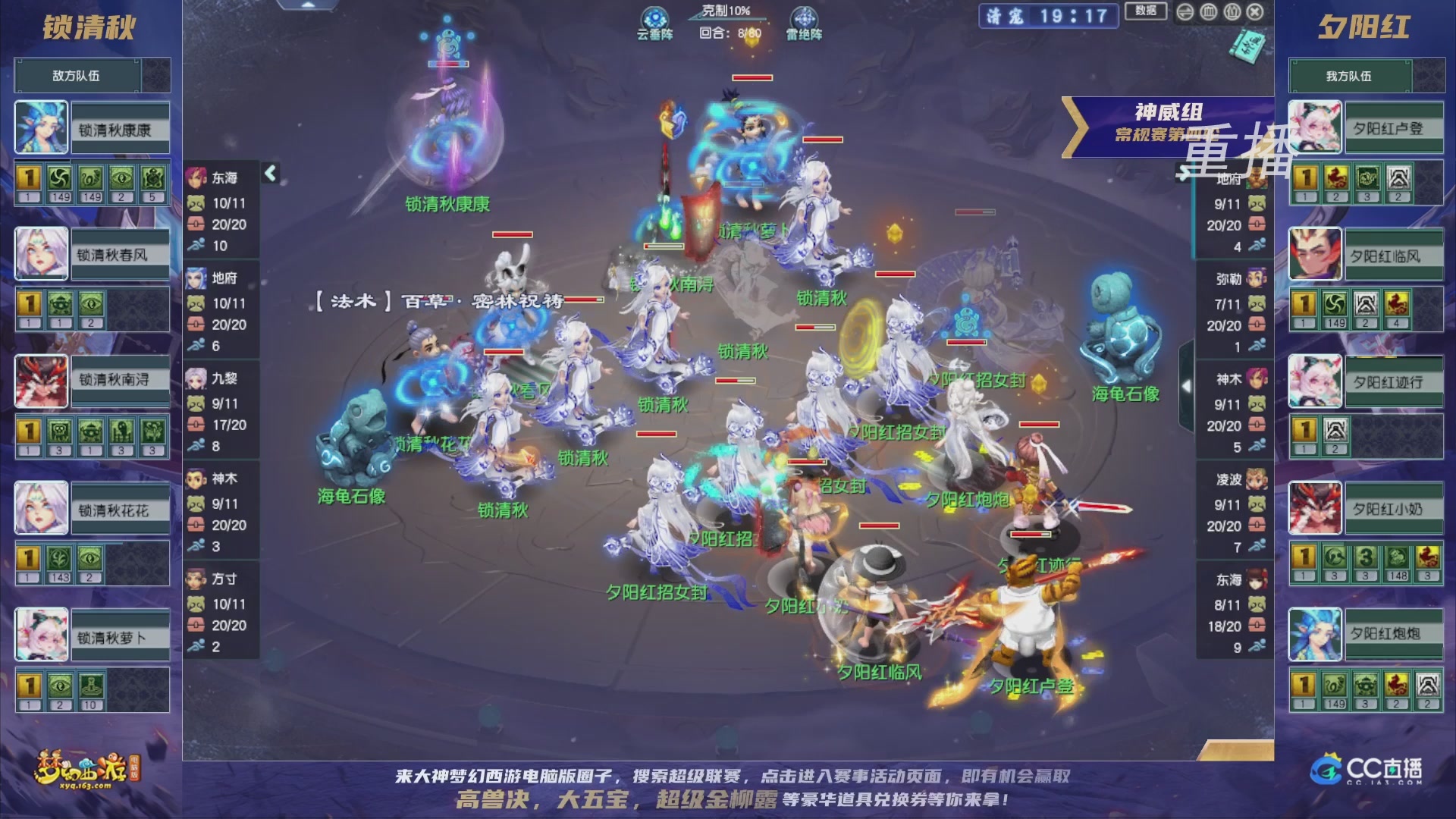1456x819 pixels.
Task: Collapse the left unit-info panel with the chevron
Action: click(269, 173)
